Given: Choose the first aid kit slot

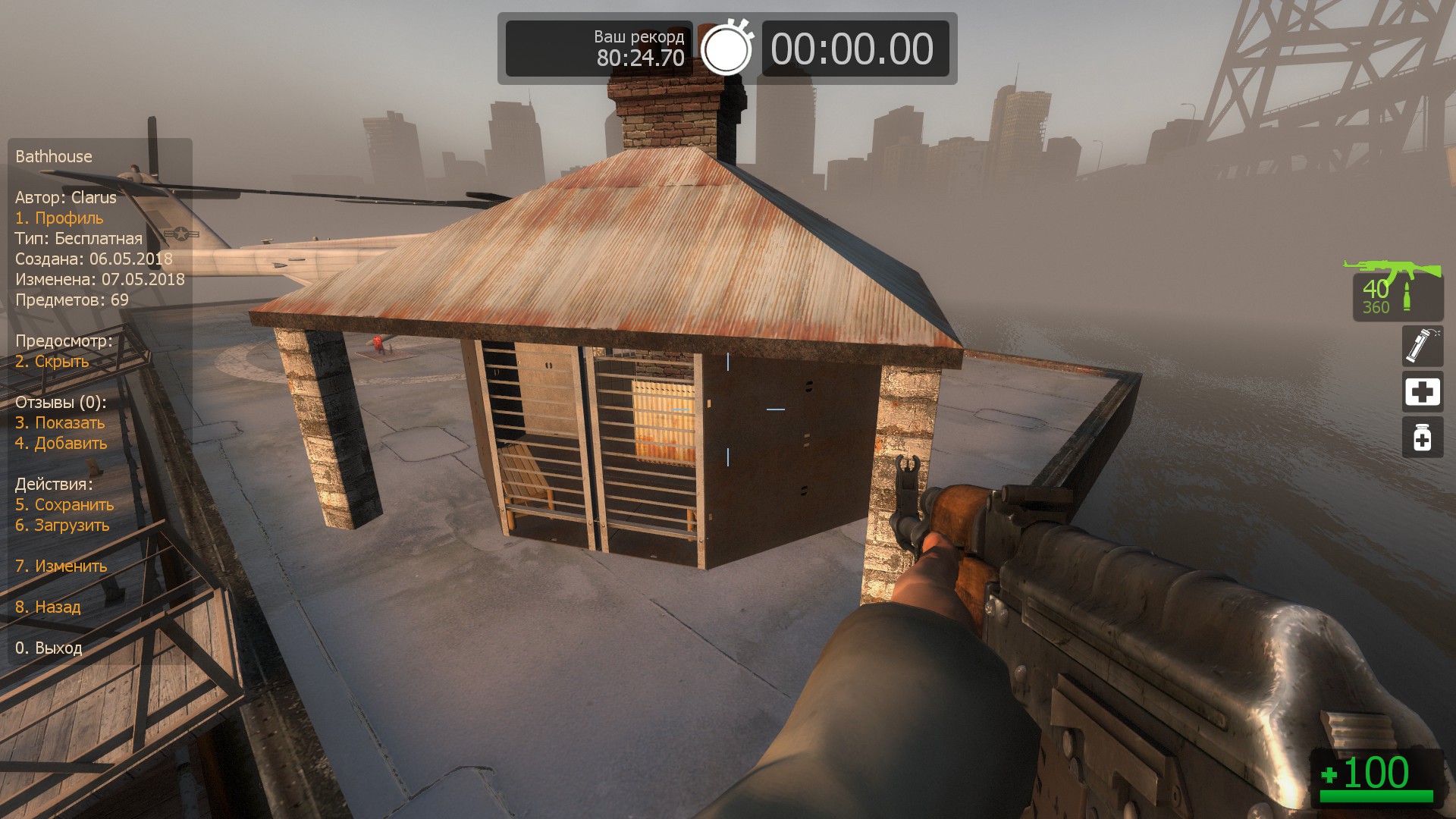Looking at the screenshot, I should [1422, 392].
